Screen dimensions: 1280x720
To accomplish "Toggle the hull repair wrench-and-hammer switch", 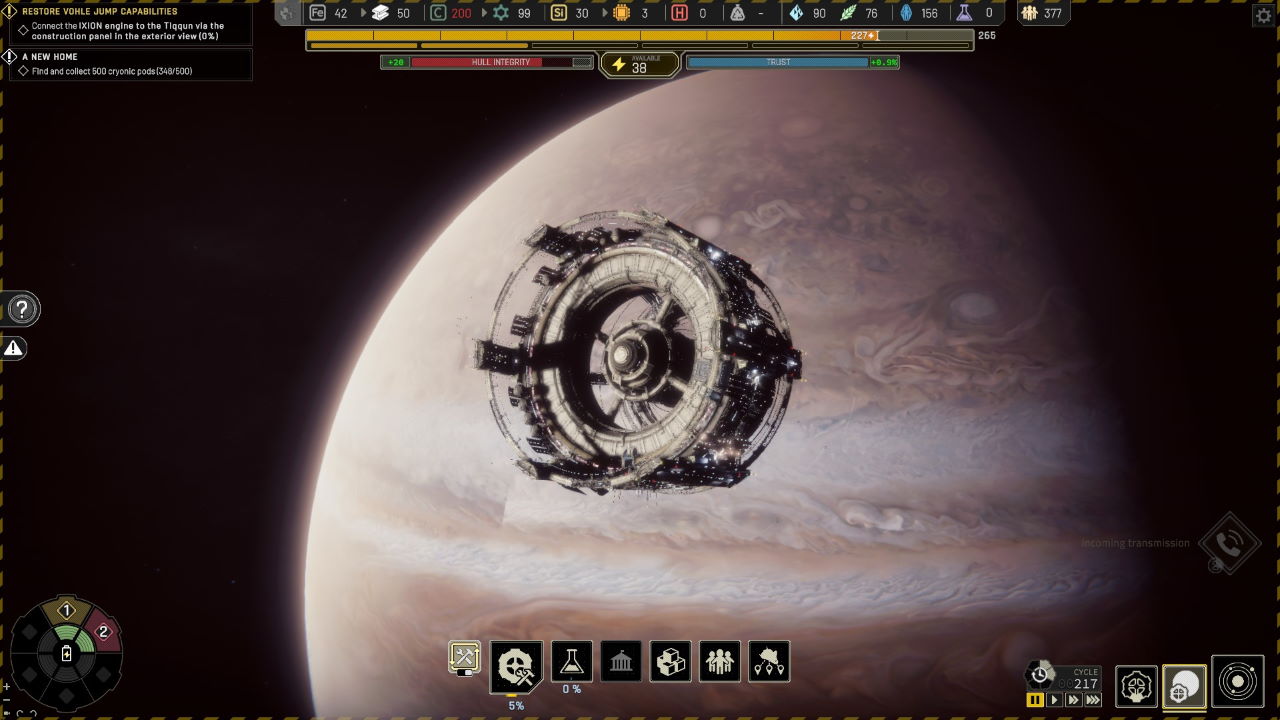I will pos(464,657).
